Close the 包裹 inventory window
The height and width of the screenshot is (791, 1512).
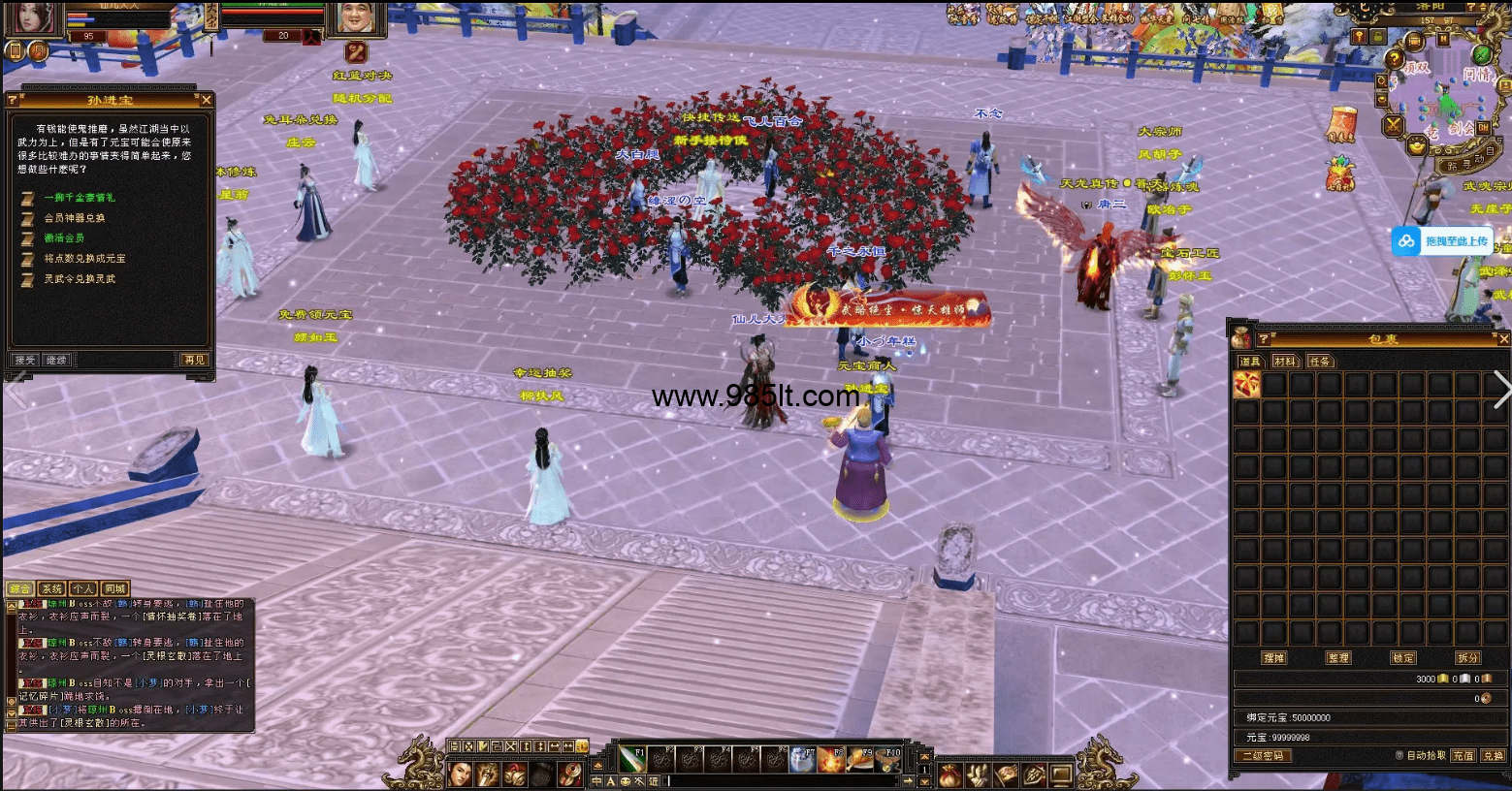click(x=1503, y=339)
